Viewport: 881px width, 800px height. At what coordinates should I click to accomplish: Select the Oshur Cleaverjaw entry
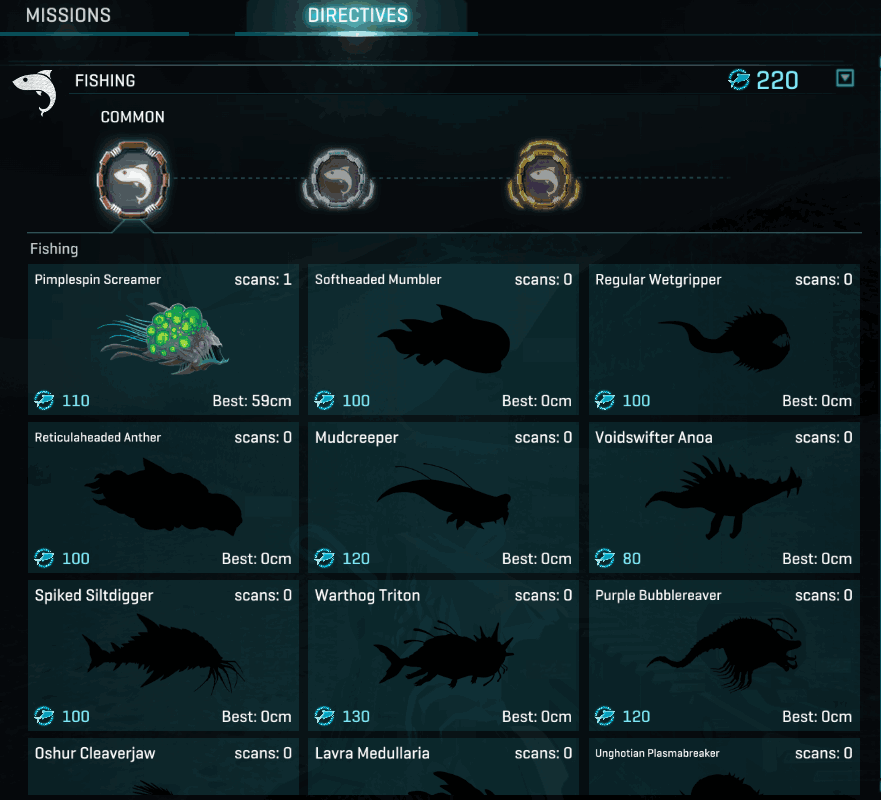163,768
